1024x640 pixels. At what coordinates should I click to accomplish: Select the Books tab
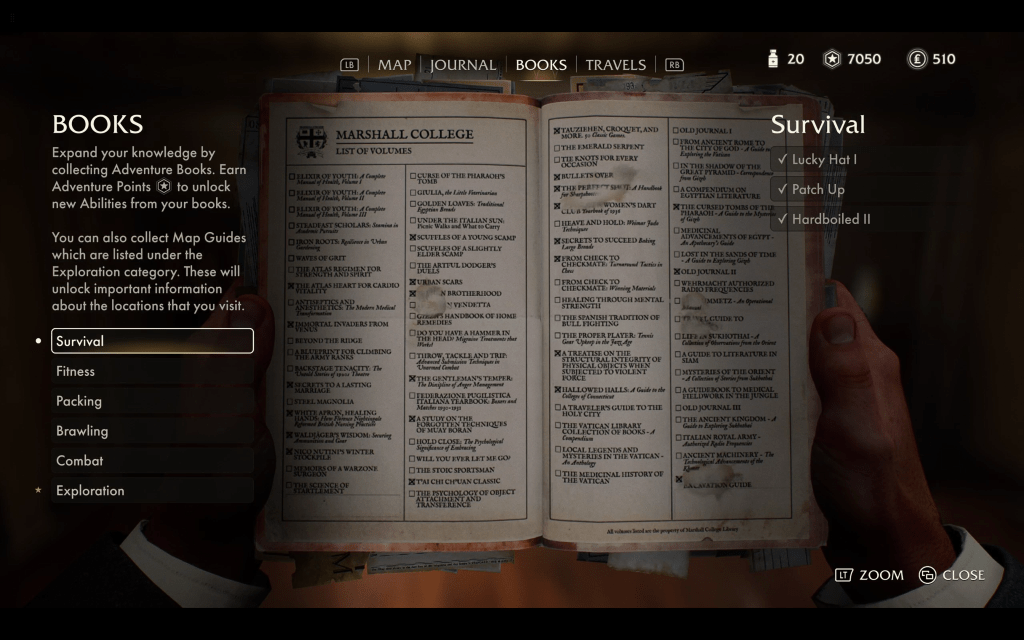[x=541, y=65]
